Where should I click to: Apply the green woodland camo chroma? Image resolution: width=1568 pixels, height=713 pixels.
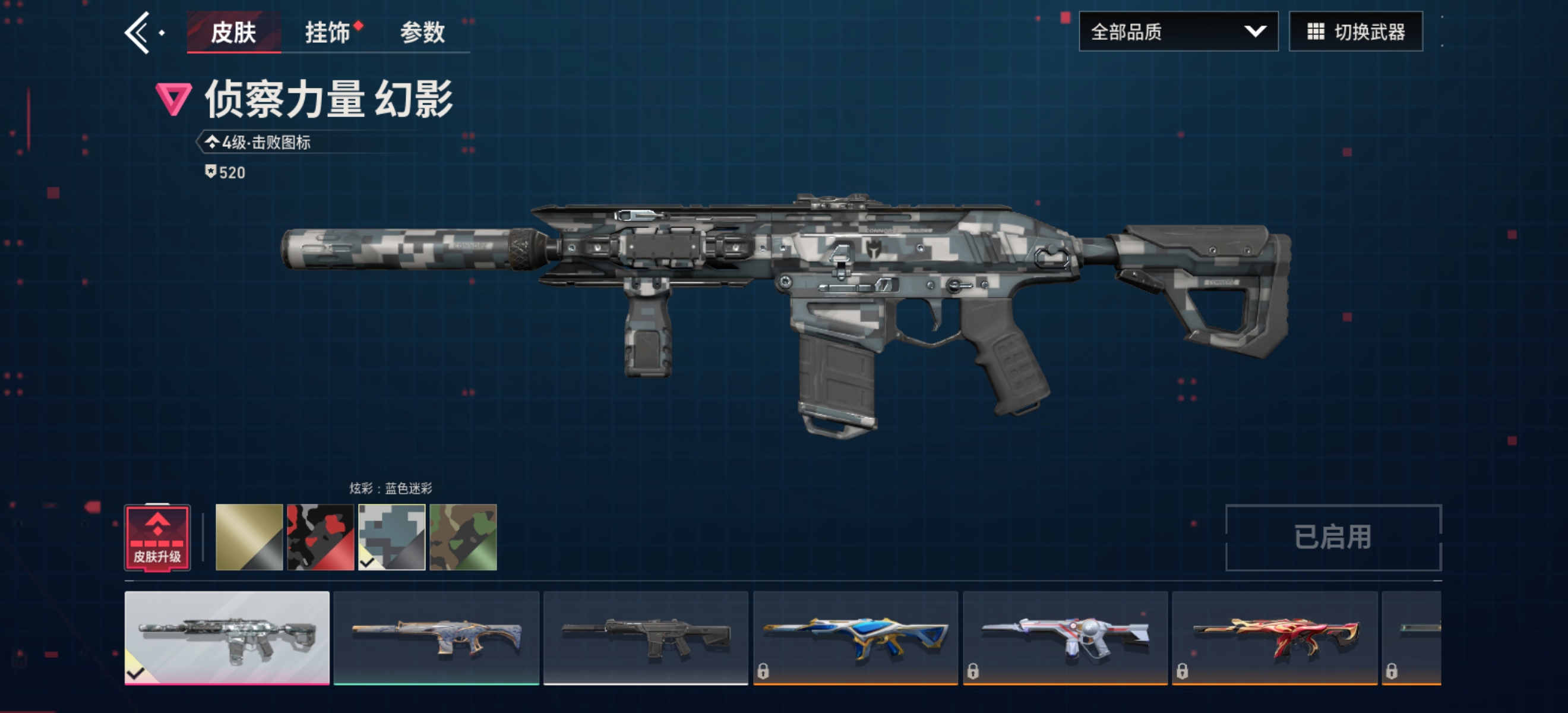pyautogui.click(x=463, y=538)
